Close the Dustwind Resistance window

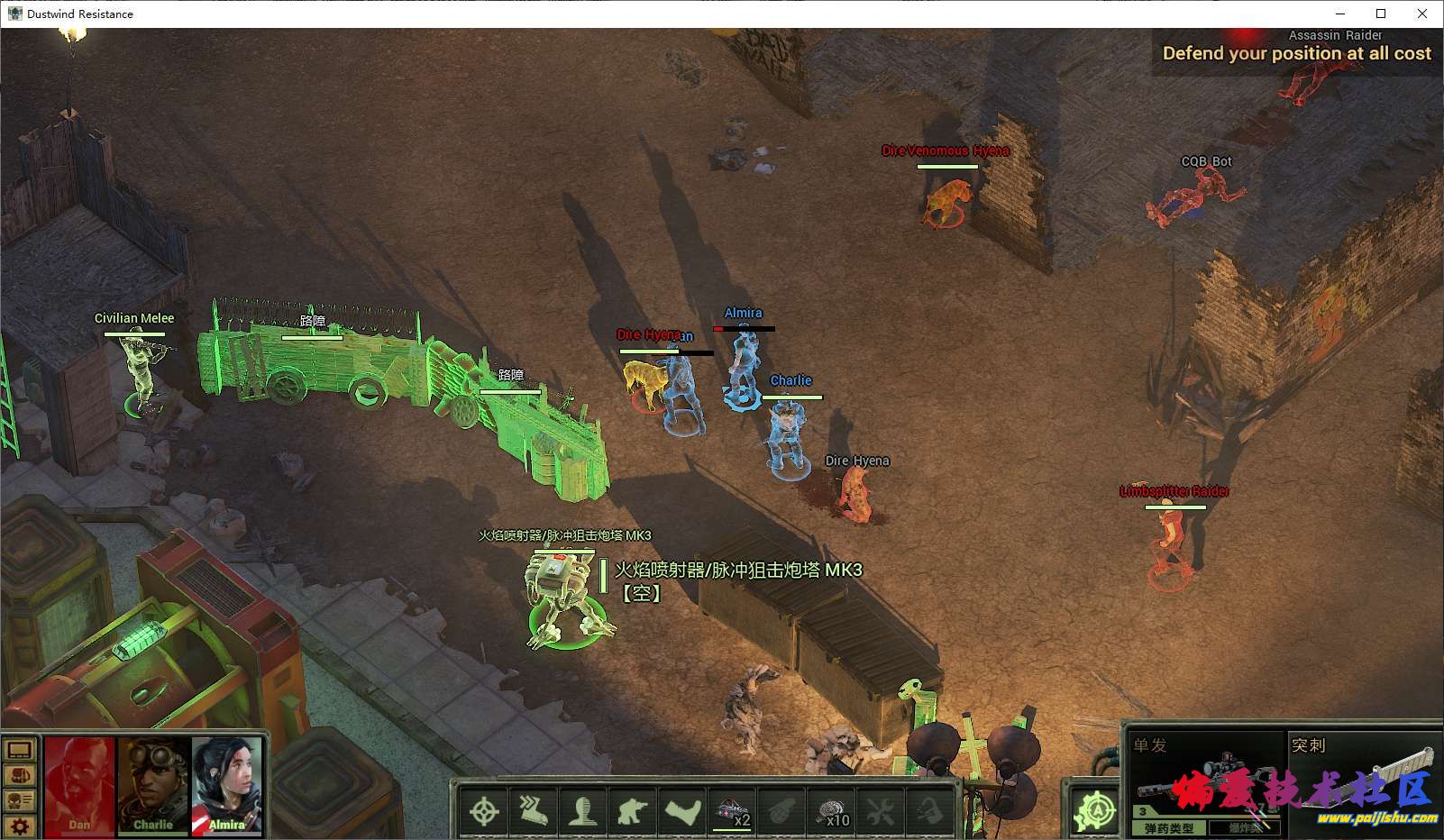coord(1422,14)
